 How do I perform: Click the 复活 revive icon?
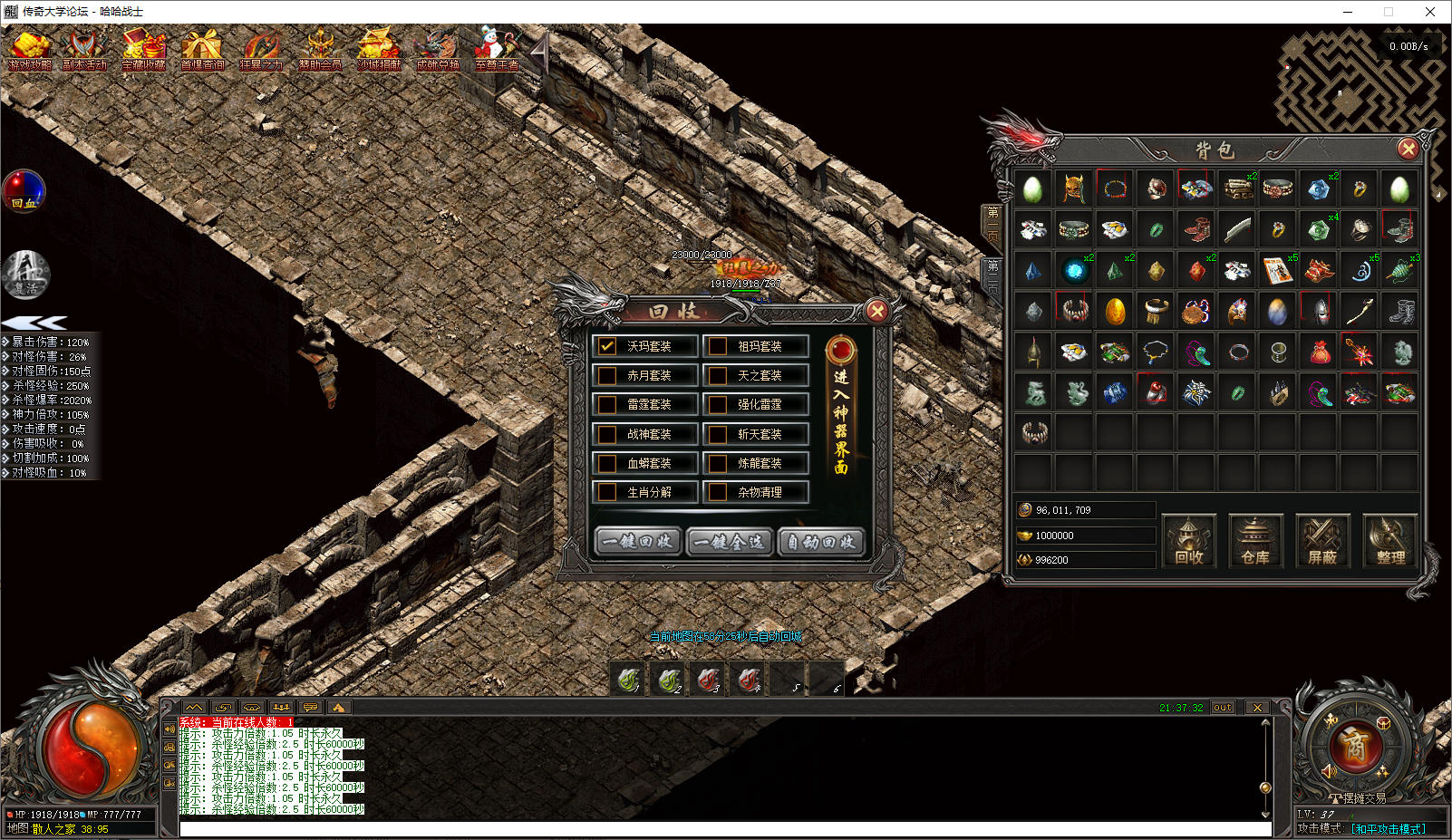click(x=26, y=274)
